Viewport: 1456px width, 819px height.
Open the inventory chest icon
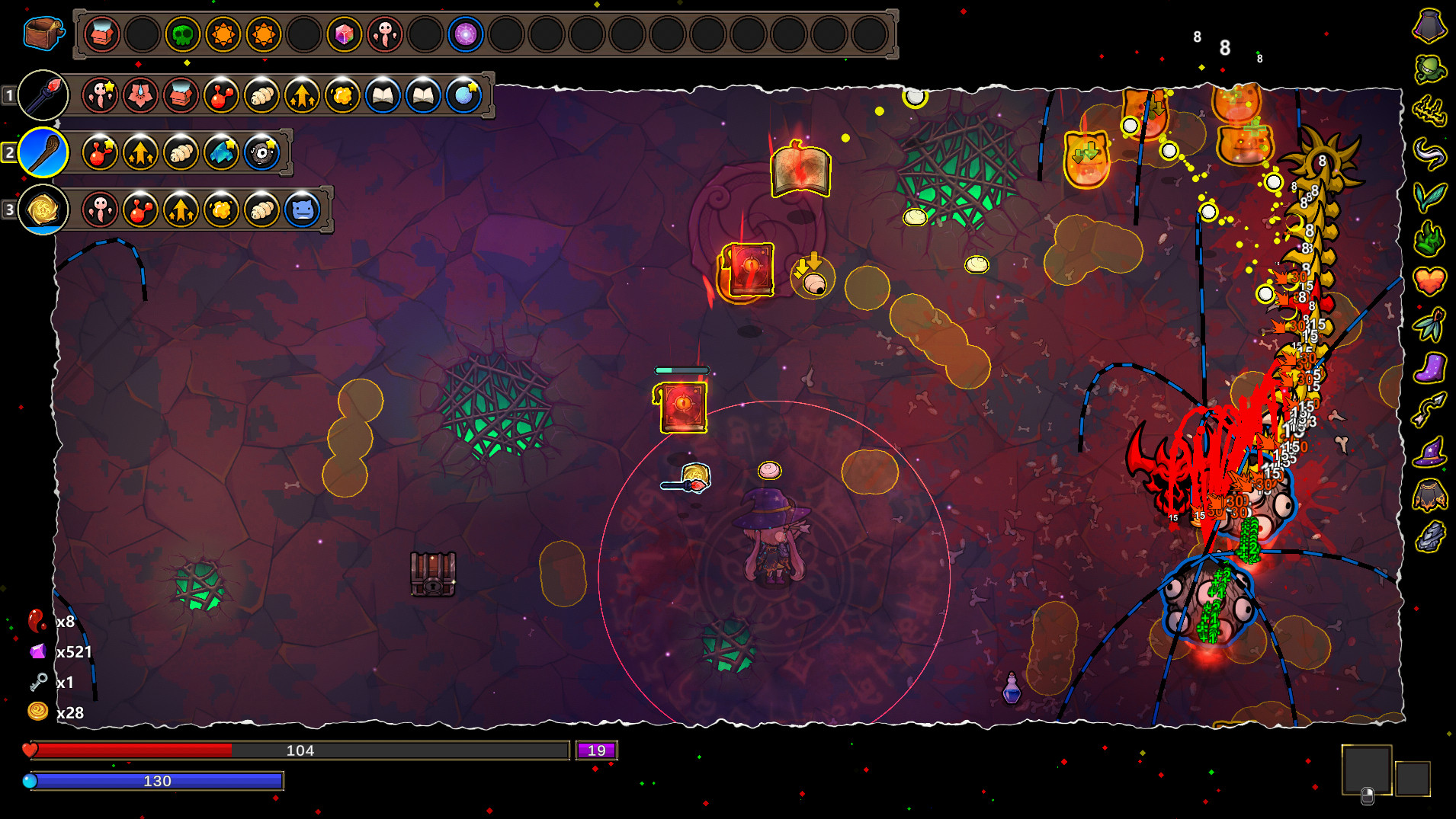[x=43, y=34]
